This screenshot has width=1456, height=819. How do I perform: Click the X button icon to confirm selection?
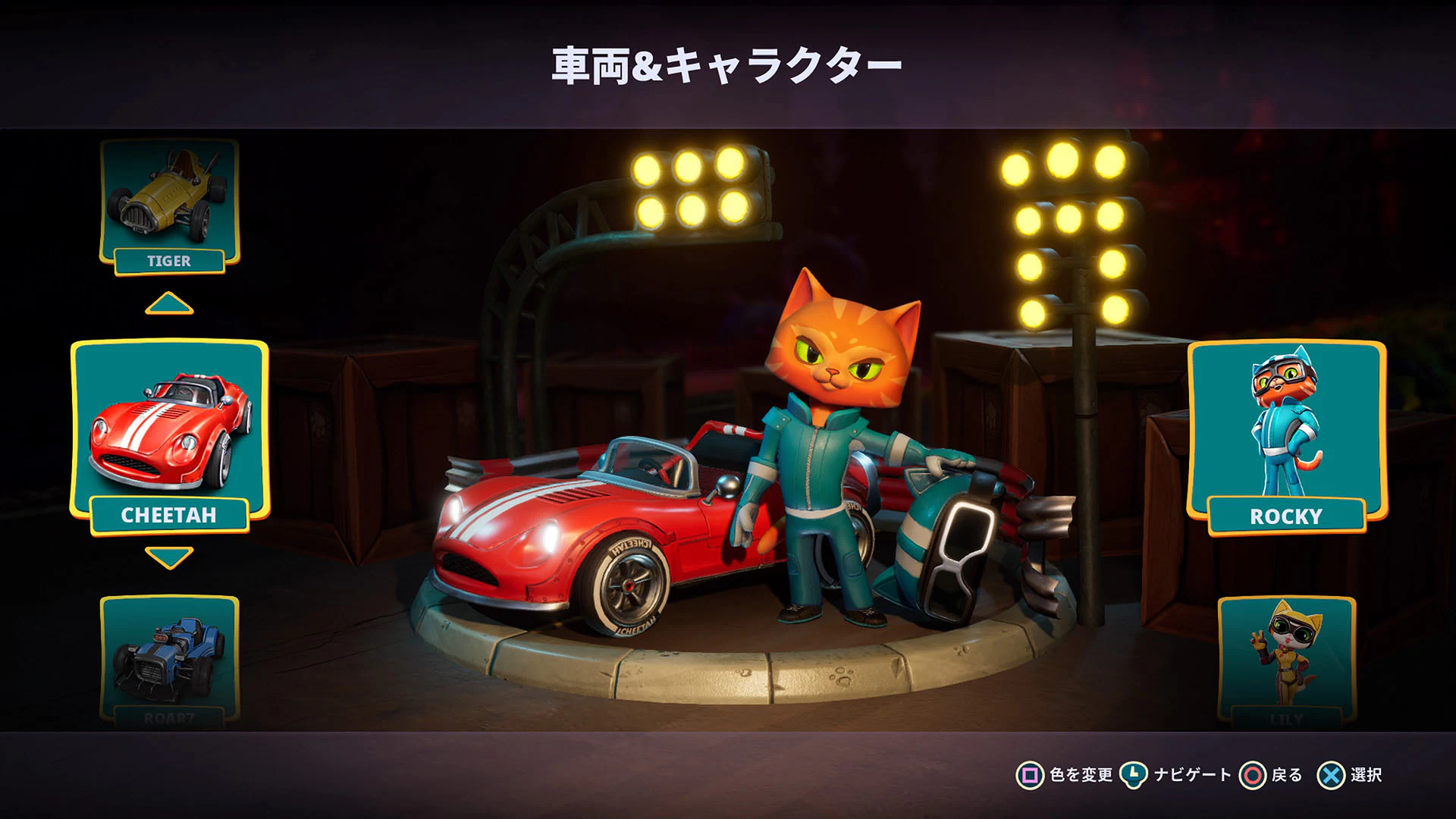click(1330, 776)
